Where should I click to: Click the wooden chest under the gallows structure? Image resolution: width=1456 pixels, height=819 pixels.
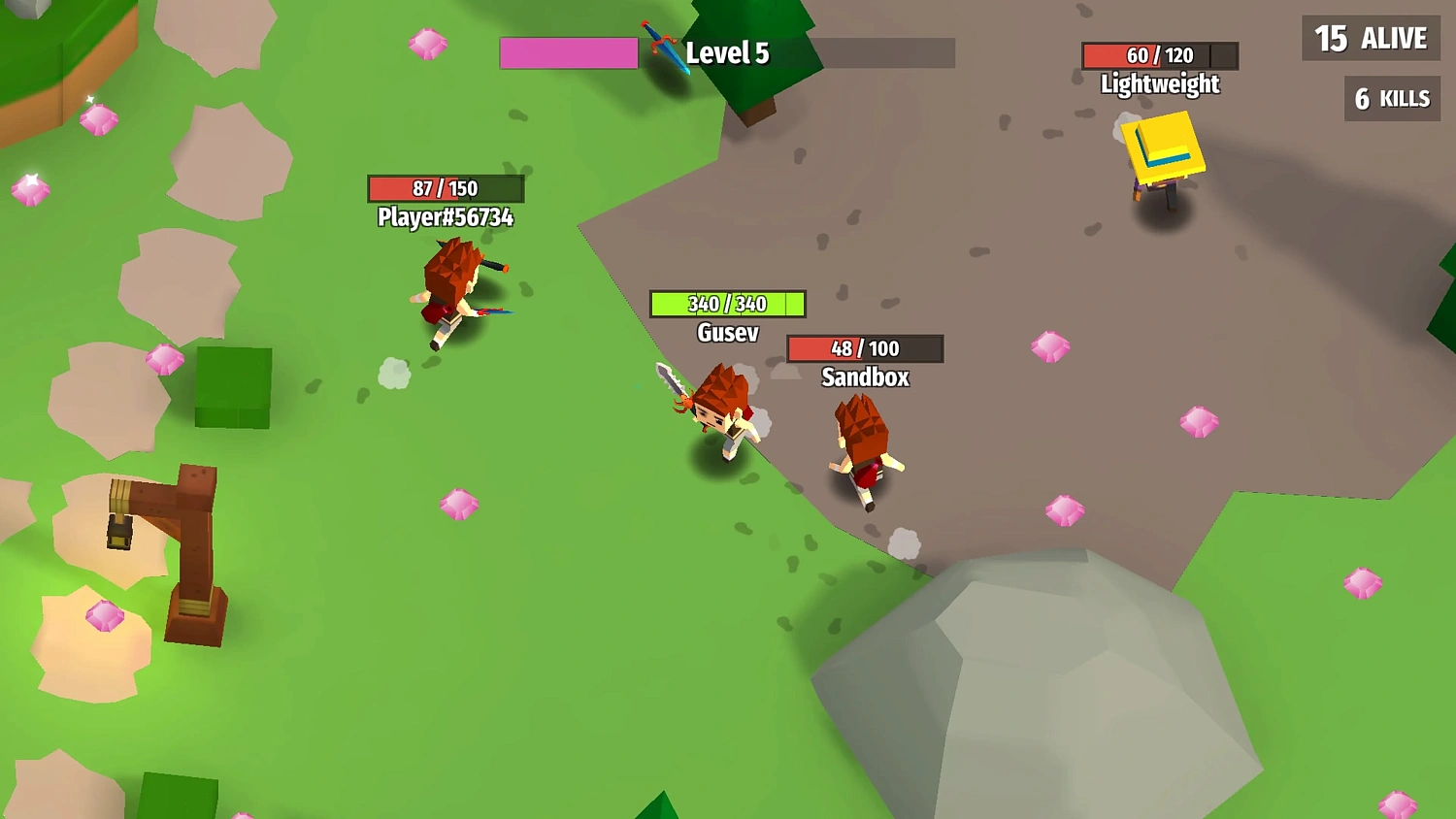pos(119,533)
